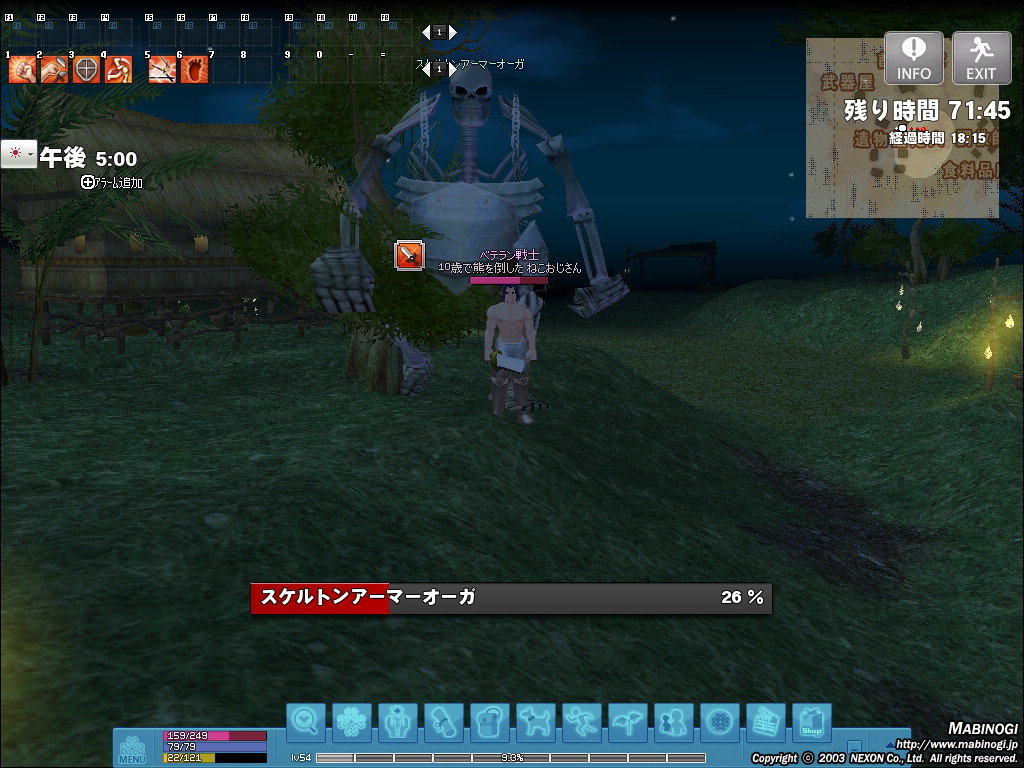Trigger the spinning kick skill

119,69
